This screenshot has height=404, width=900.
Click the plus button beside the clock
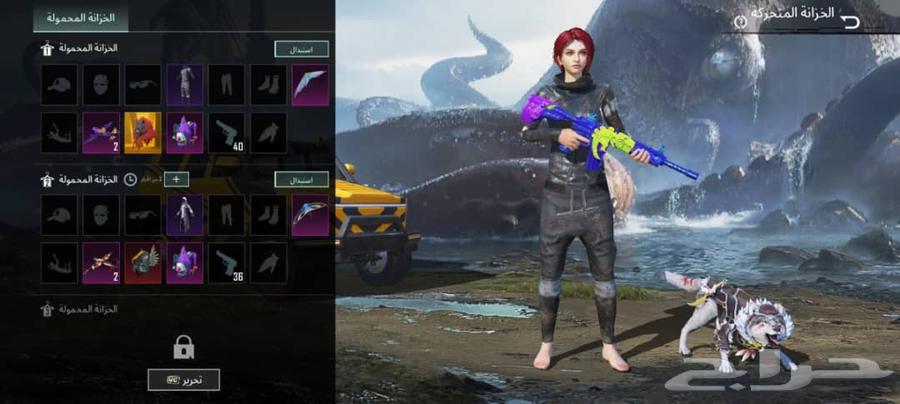coord(176,179)
